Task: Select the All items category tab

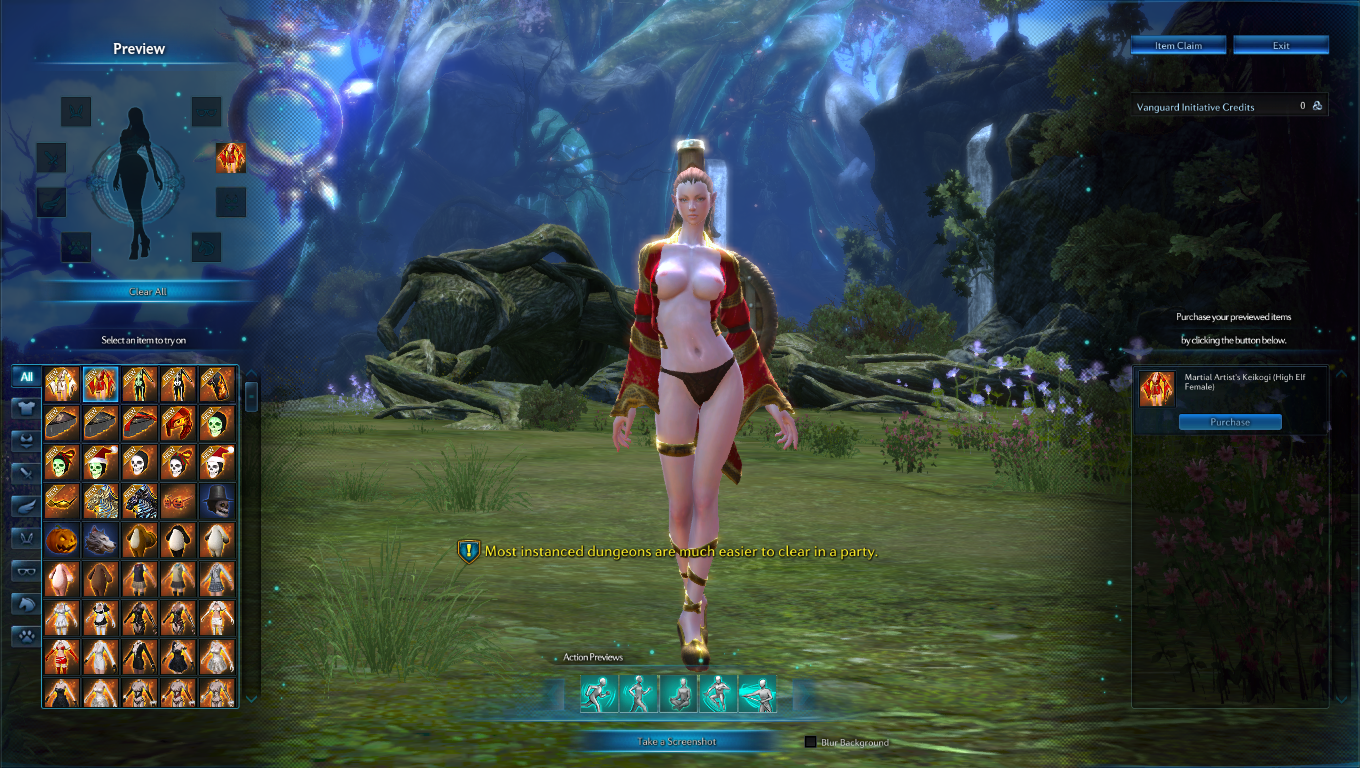Action: (26, 377)
